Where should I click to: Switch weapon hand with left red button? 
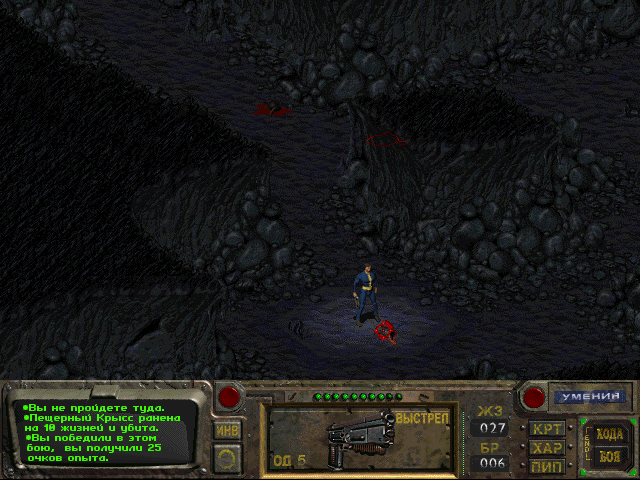229,397
